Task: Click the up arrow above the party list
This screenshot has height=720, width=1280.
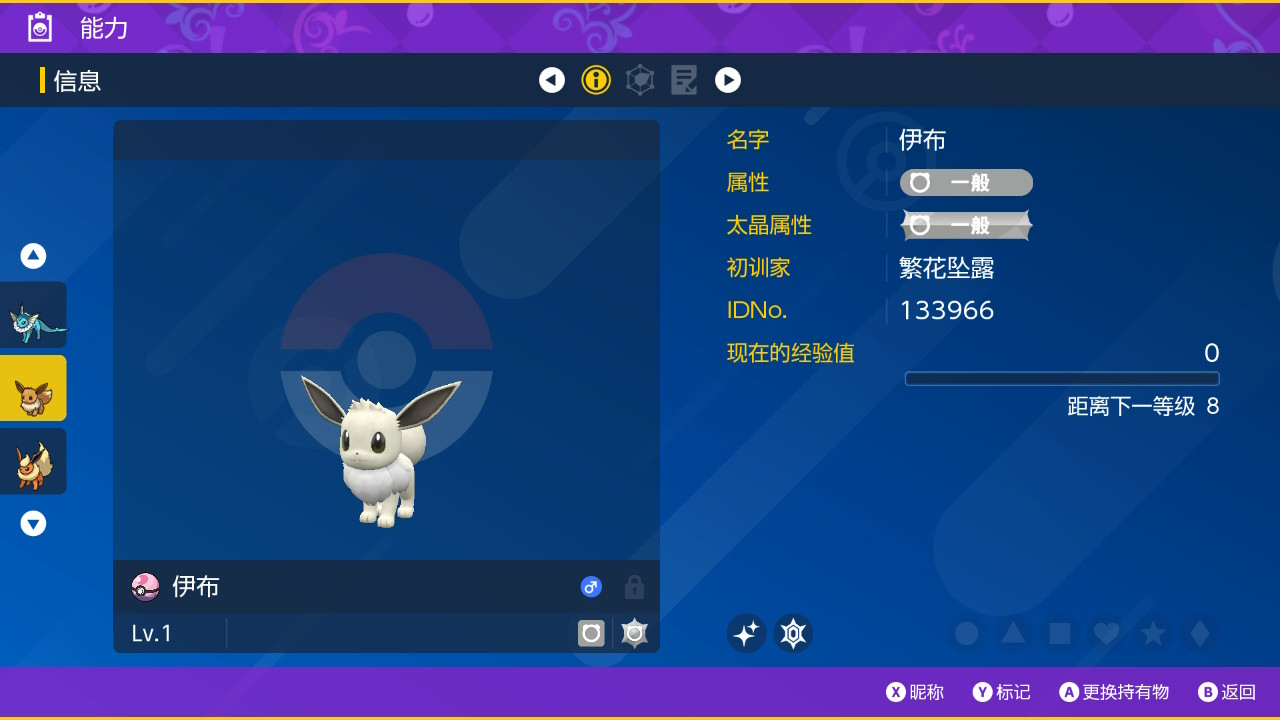Action: pyautogui.click(x=33, y=255)
